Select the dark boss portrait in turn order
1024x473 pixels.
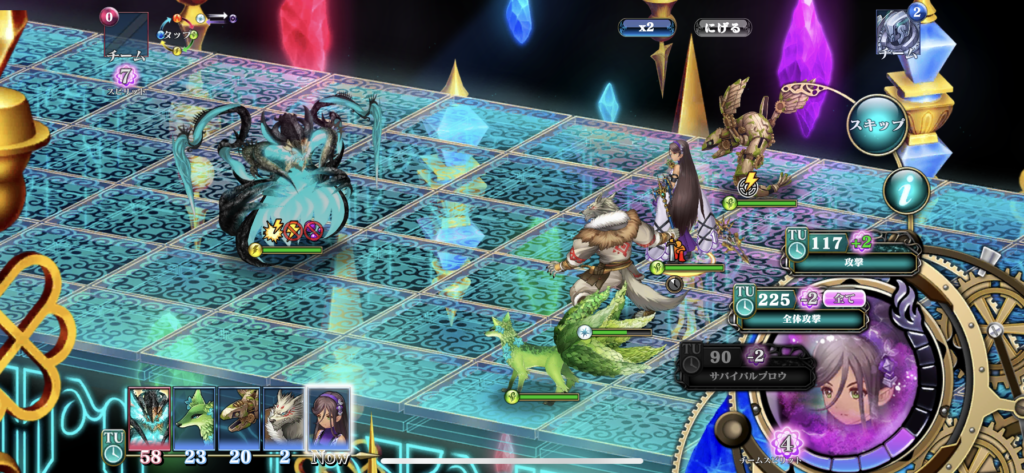point(149,417)
